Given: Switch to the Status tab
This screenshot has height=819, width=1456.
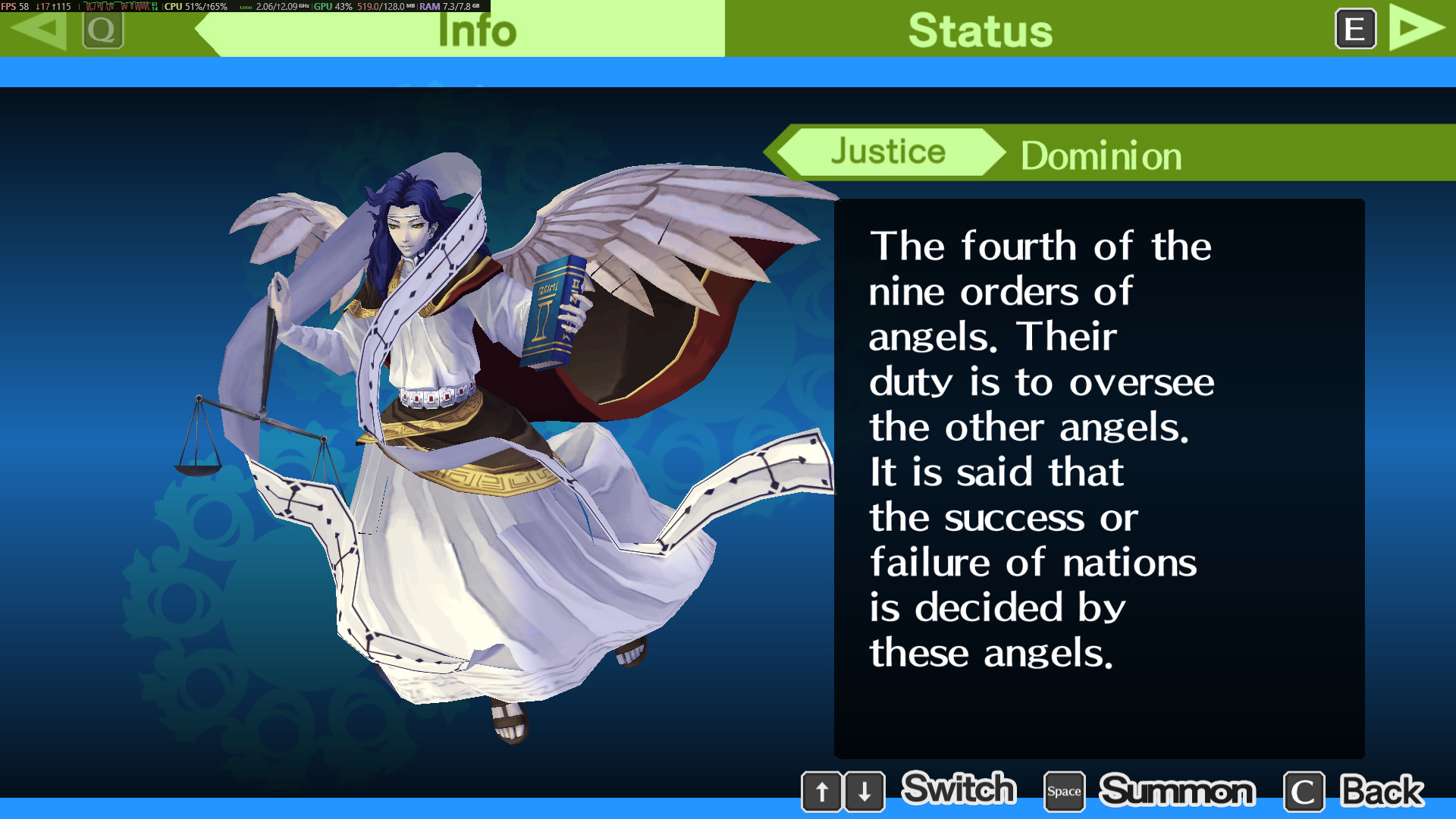Looking at the screenshot, I should [x=980, y=30].
